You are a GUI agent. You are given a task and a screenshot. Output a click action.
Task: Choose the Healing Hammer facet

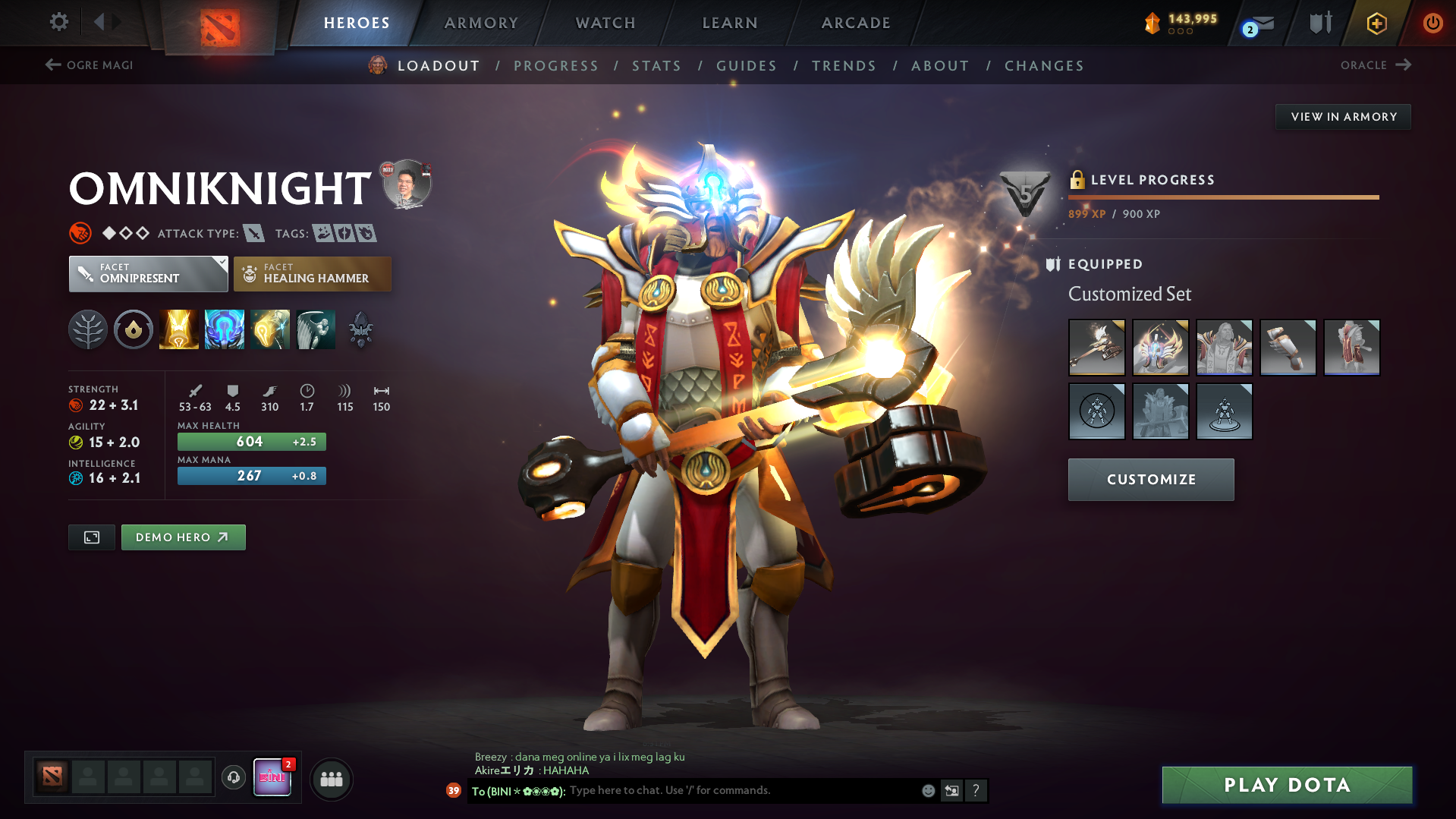point(313,274)
